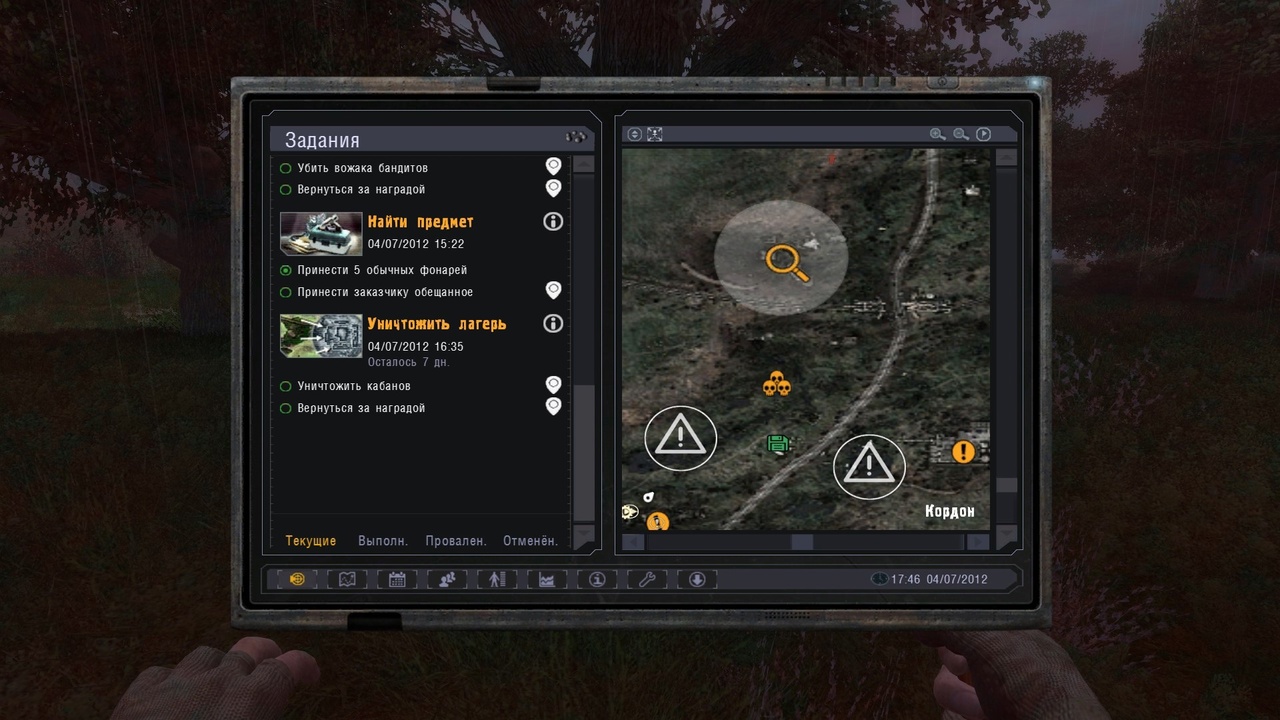This screenshot has height=720, width=1280.
Task: Open the Ranking section of the PDA
Action: pos(496,579)
